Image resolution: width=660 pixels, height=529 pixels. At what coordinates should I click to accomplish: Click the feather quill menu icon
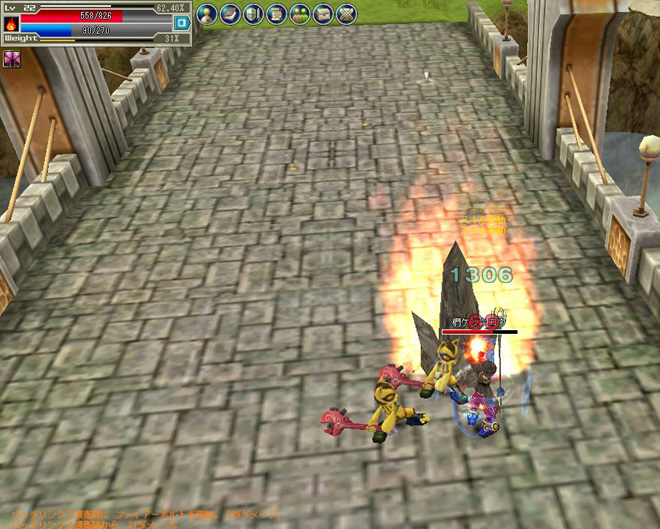pos(230,14)
